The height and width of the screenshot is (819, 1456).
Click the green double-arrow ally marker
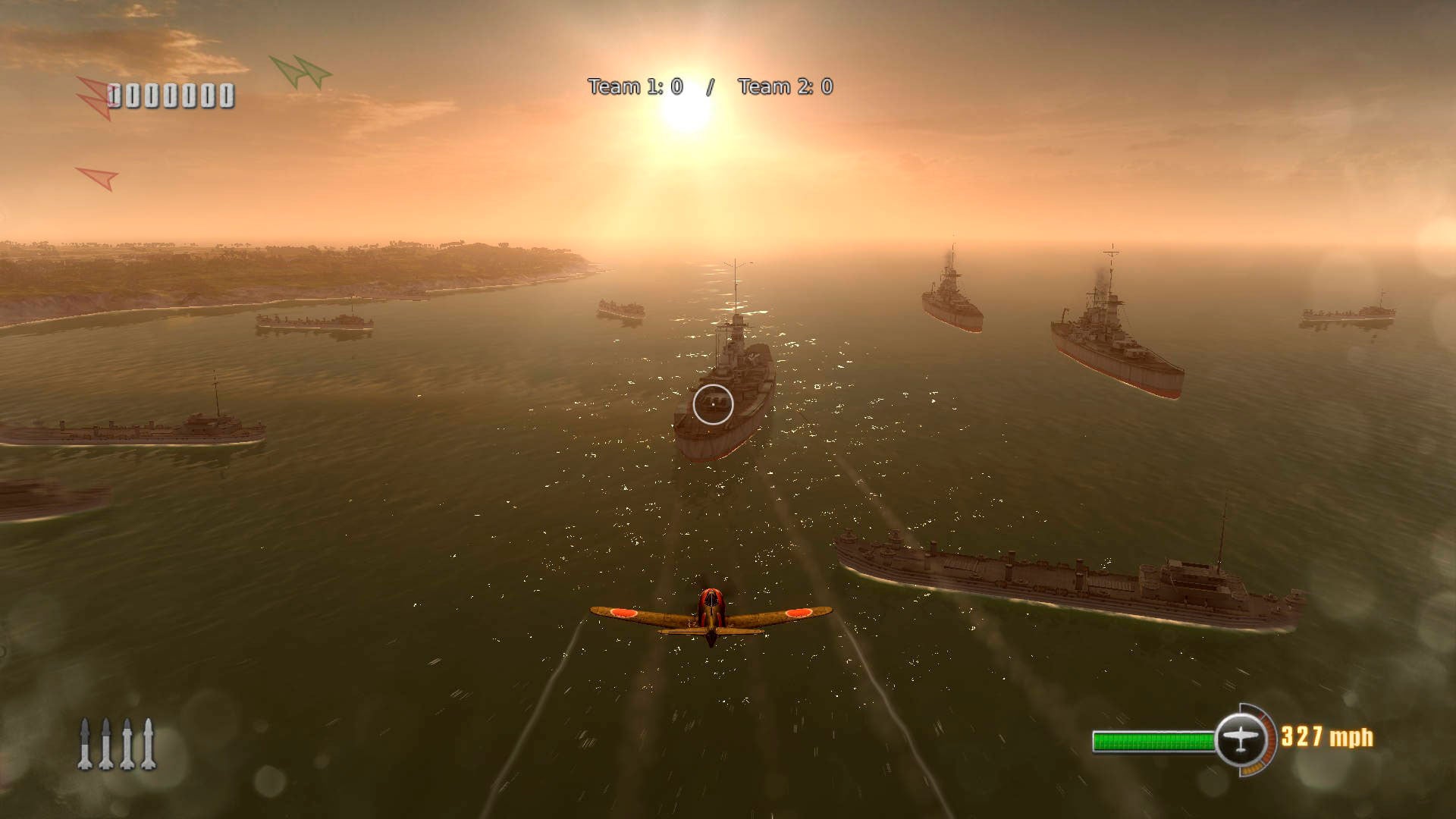tap(301, 72)
